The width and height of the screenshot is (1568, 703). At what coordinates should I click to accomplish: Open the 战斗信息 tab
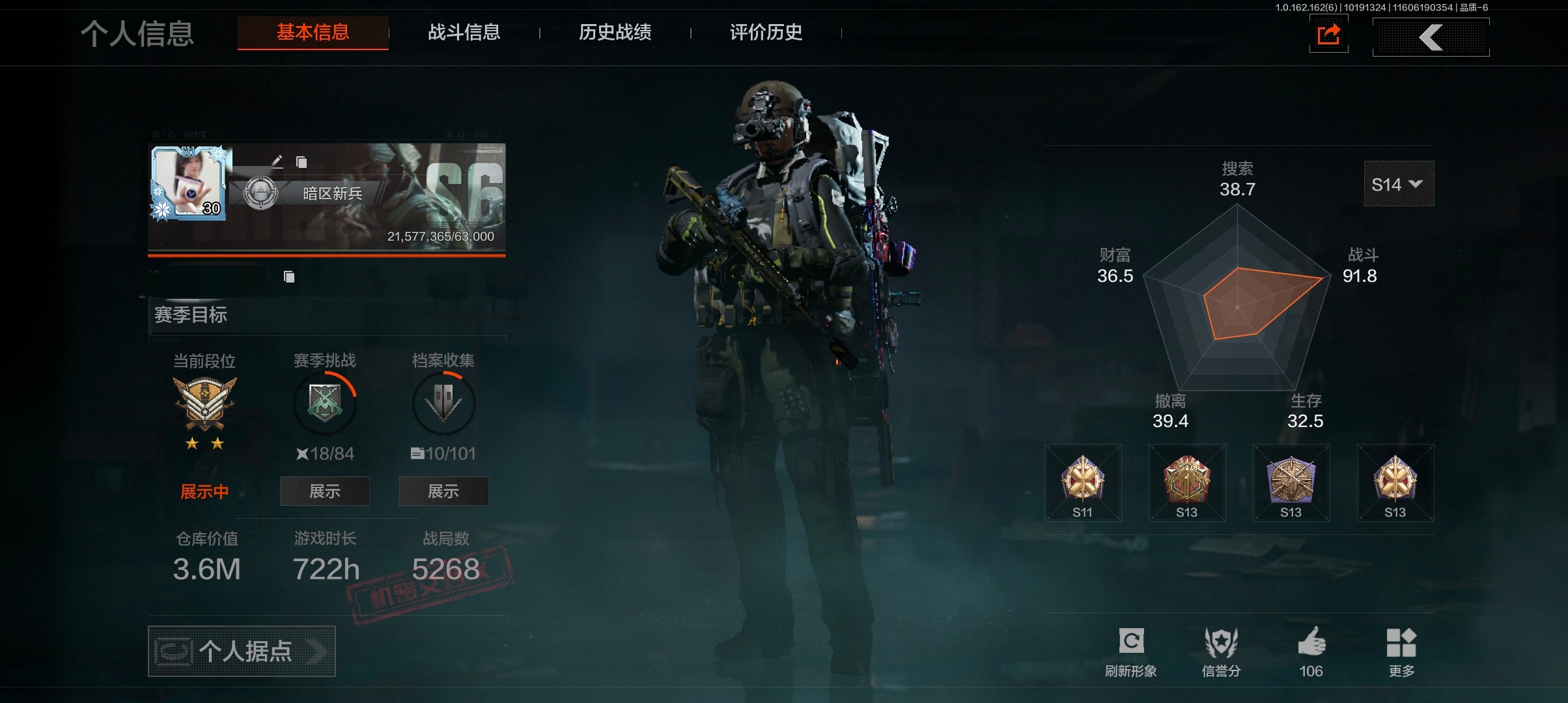464,33
